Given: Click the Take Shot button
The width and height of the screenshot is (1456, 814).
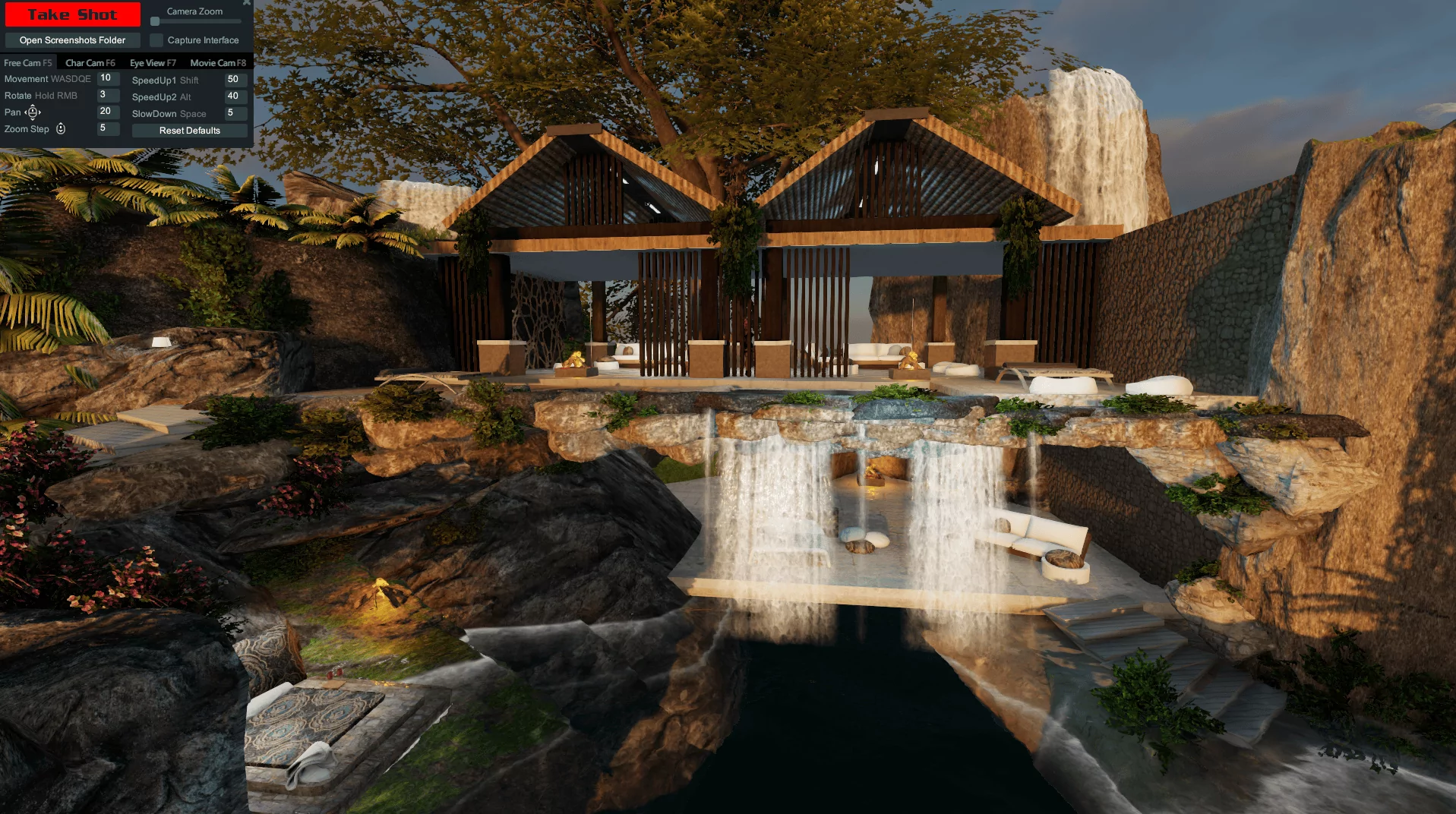Looking at the screenshot, I should [72, 14].
